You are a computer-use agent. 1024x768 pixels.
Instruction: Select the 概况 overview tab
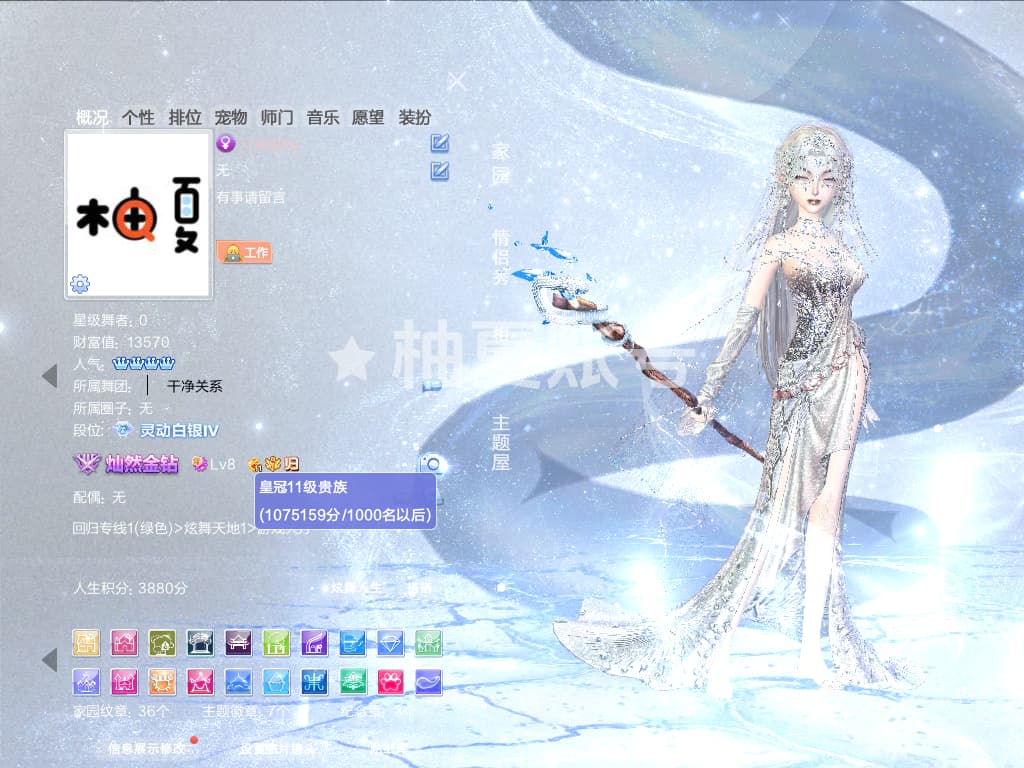[x=92, y=117]
